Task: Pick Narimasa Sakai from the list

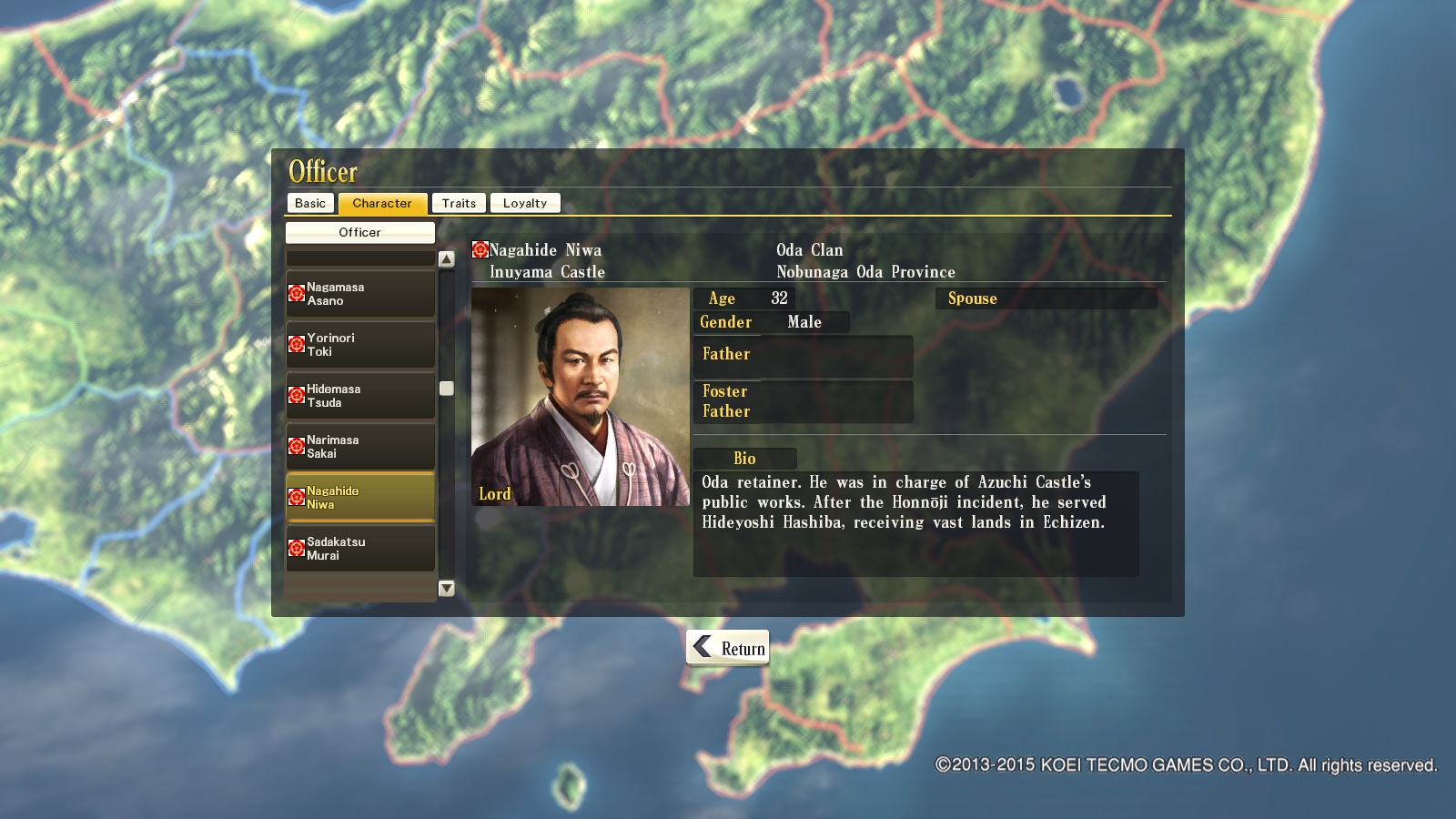Action: coord(360,447)
